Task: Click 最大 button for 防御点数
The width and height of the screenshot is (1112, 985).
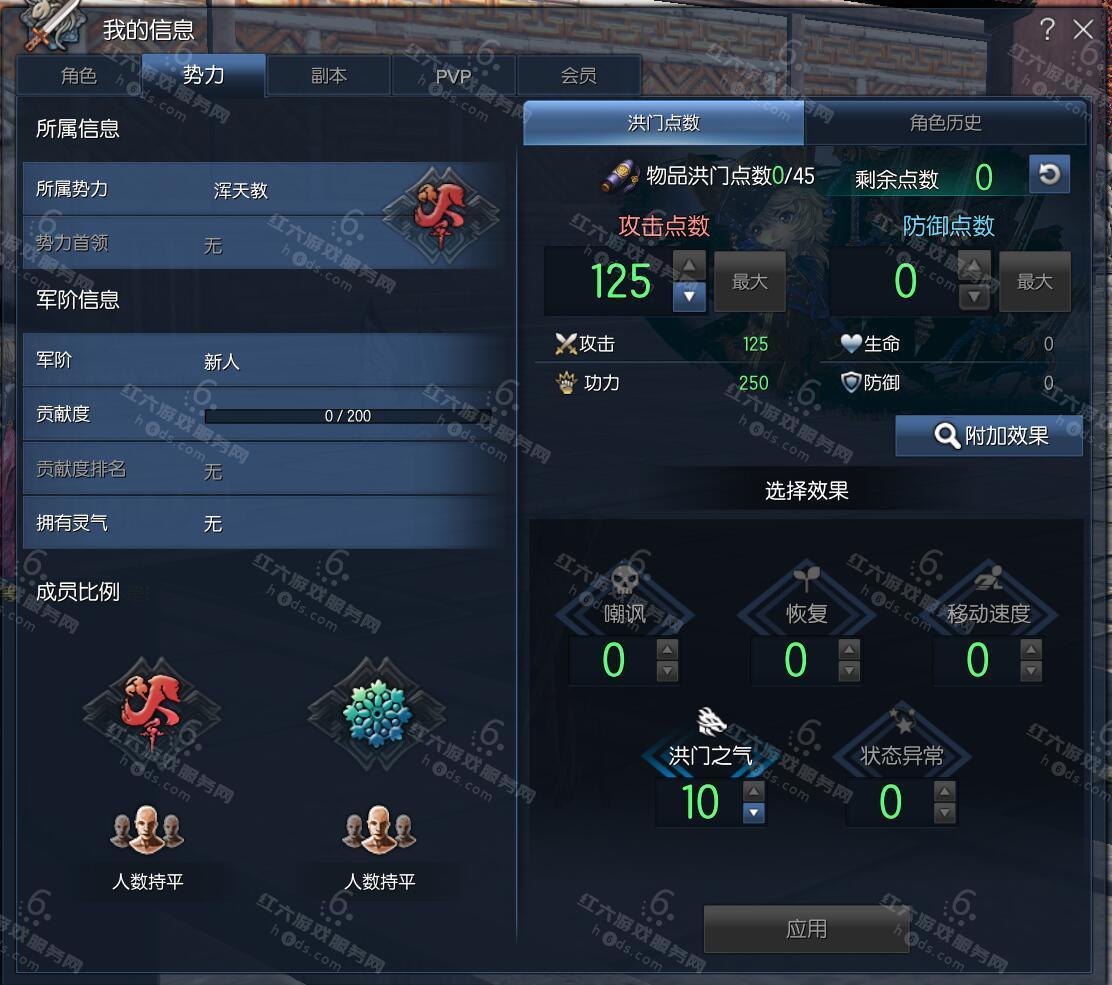Action: tap(1034, 282)
